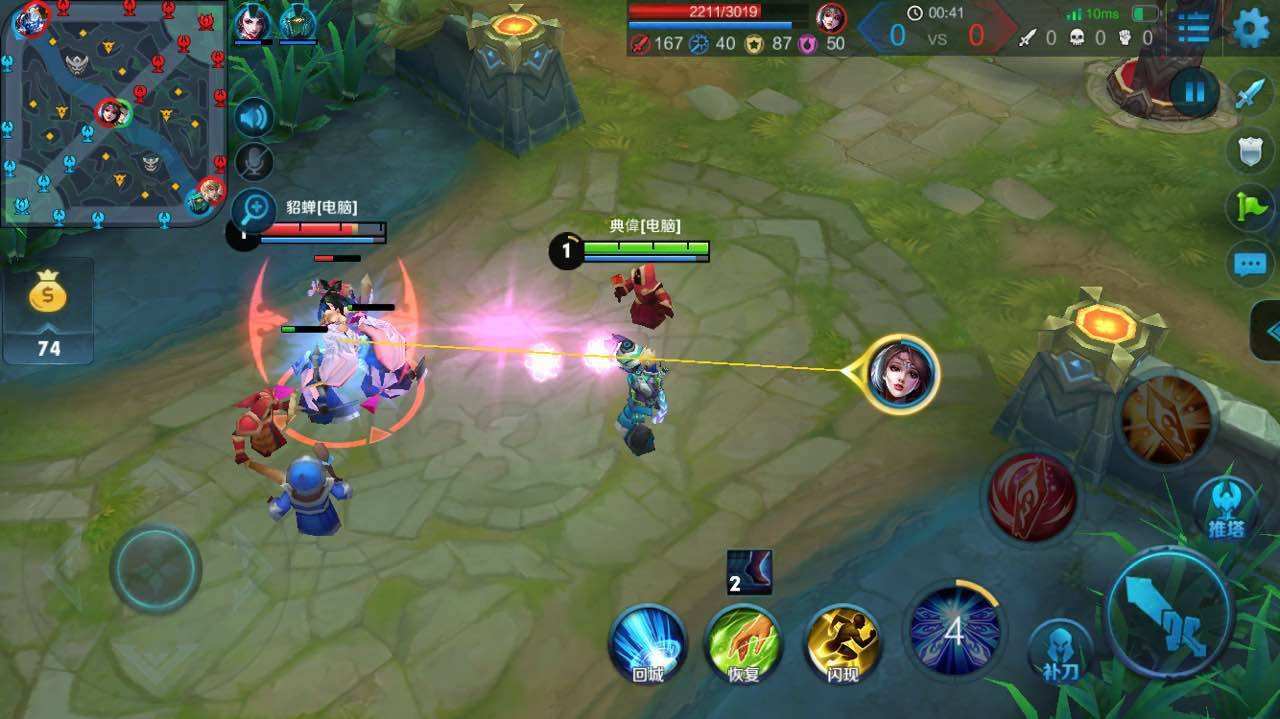The width and height of the screenshot is (1280, 719).
Task: Open the gold shop showing 74
Action: (48, 310)
